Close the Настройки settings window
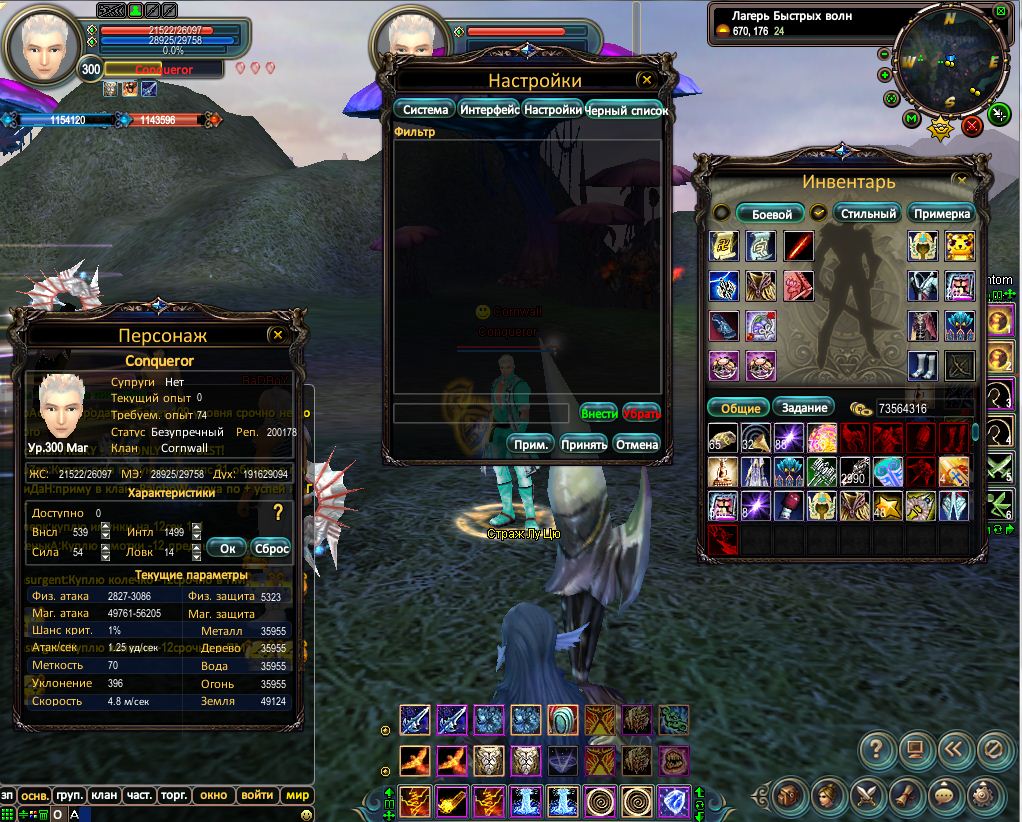Image resolution: width=1022 pixels, height=822 pixels. [646, 80]
